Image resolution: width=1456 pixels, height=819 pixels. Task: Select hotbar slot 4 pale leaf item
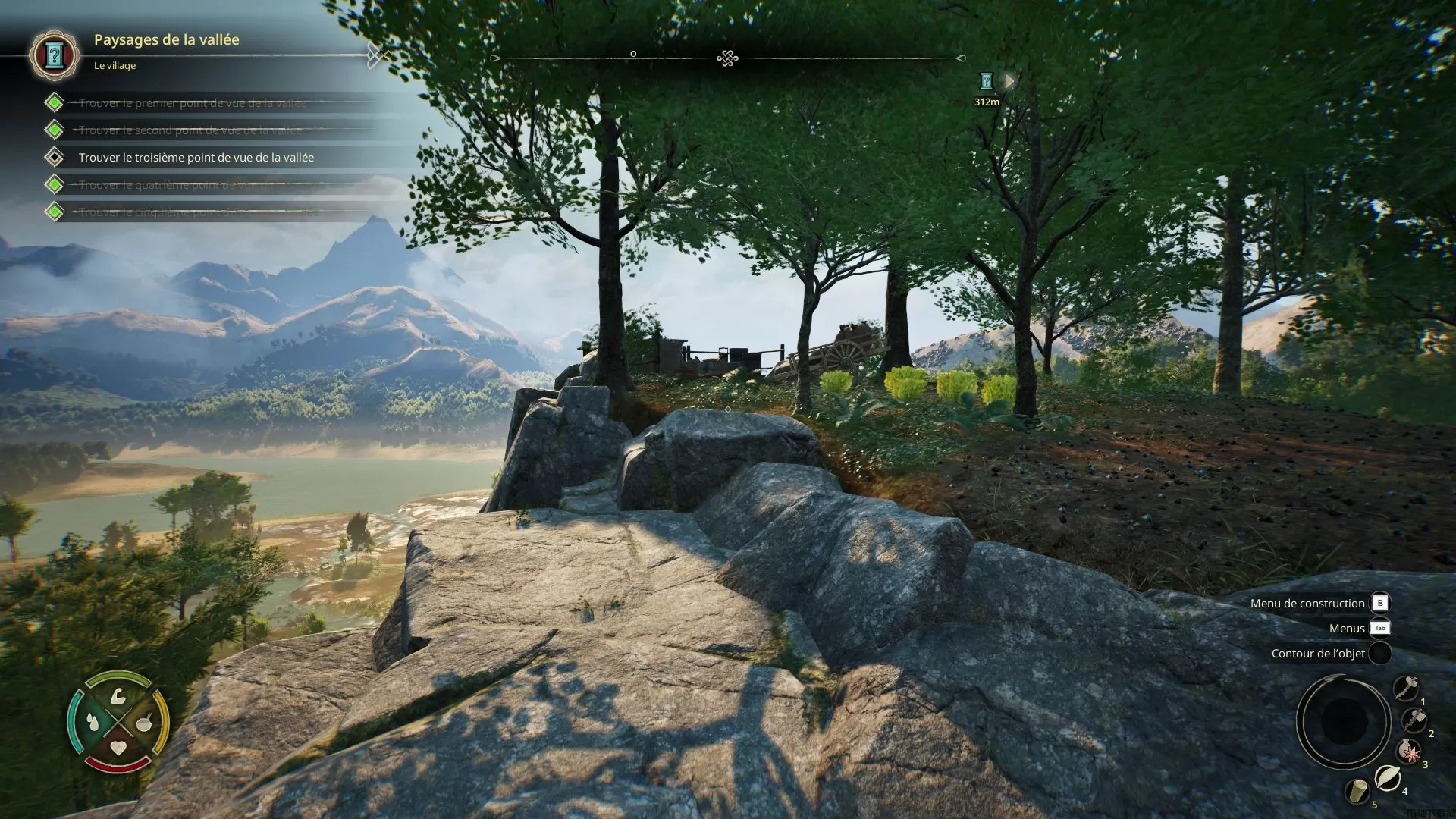(x=1388, y=777)
